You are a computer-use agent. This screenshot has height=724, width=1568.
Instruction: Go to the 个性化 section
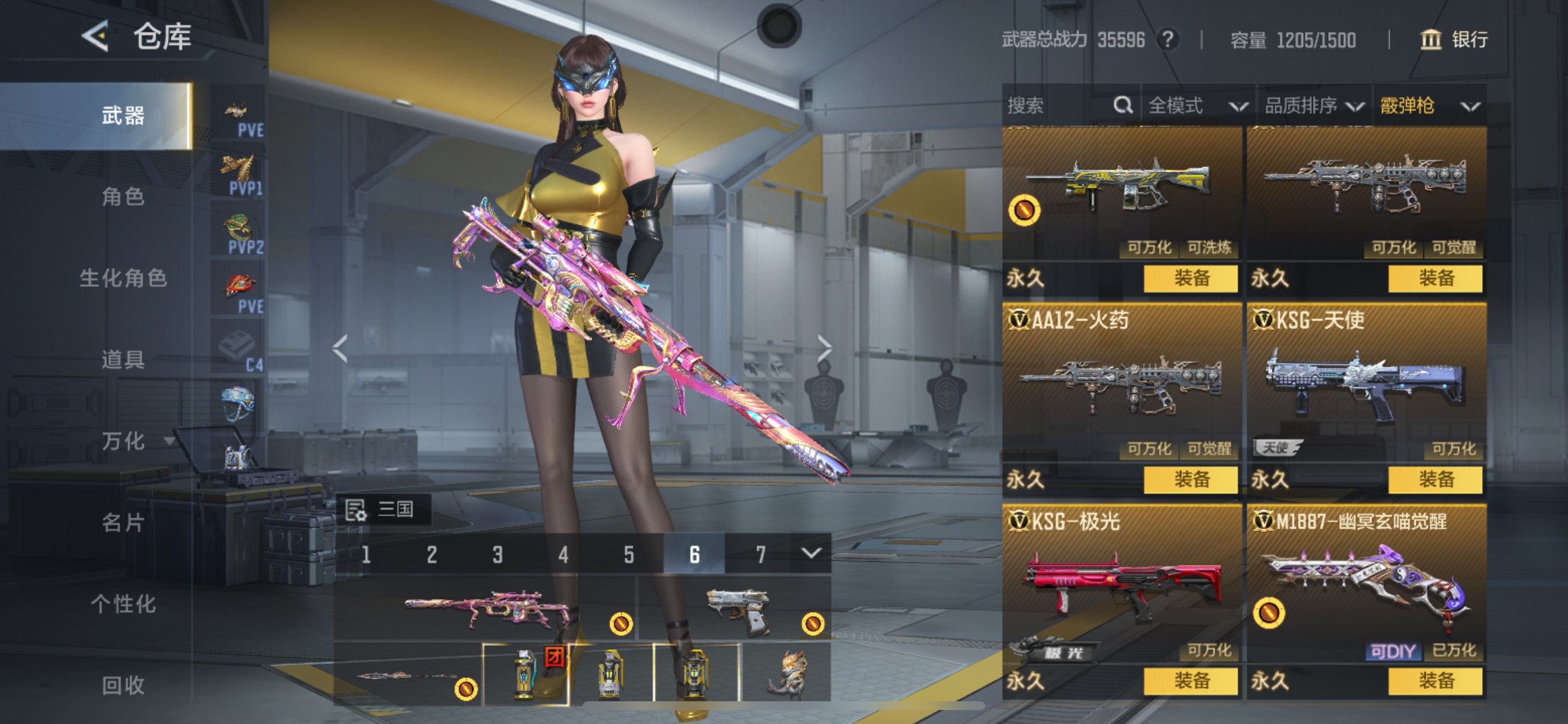tap(123, 604)
